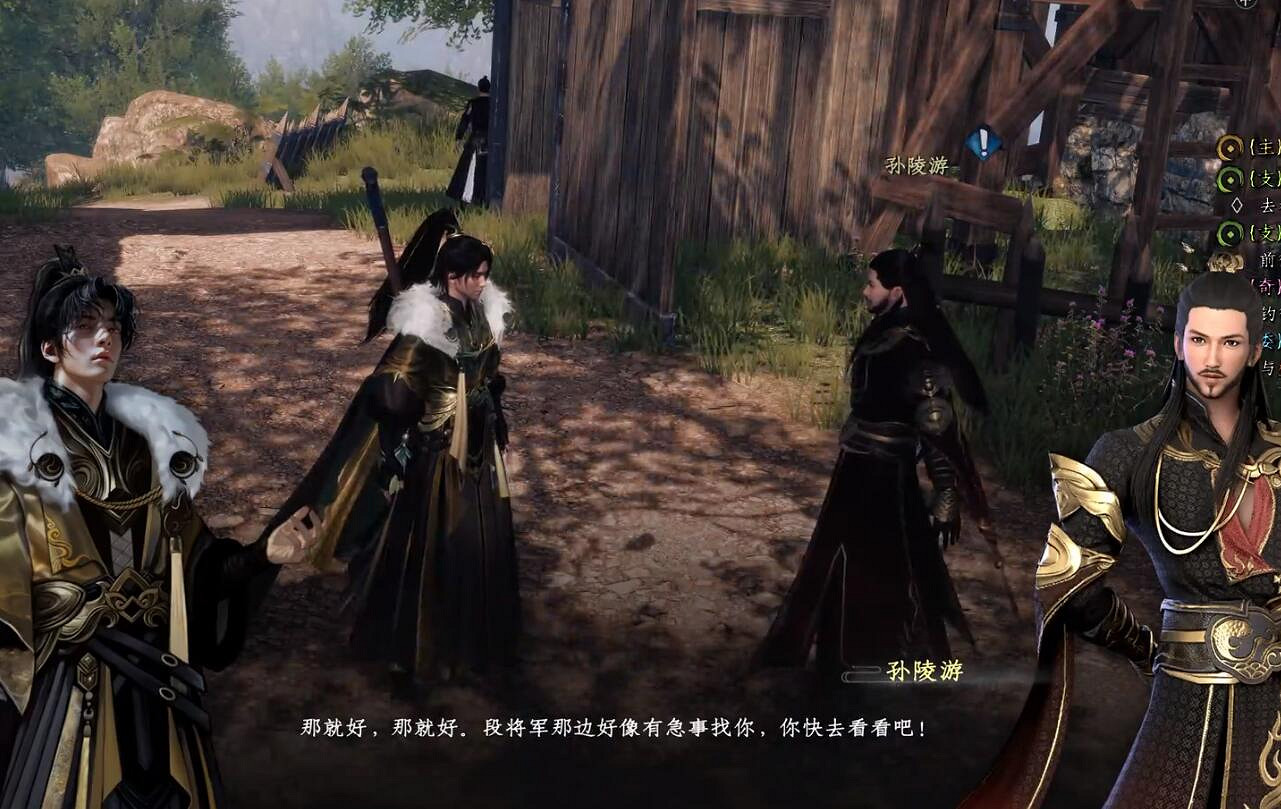Viewport: 1281px width, 809px height.
Task: Click the green (支) side quest medallion icon
Action: [1231, 179]
